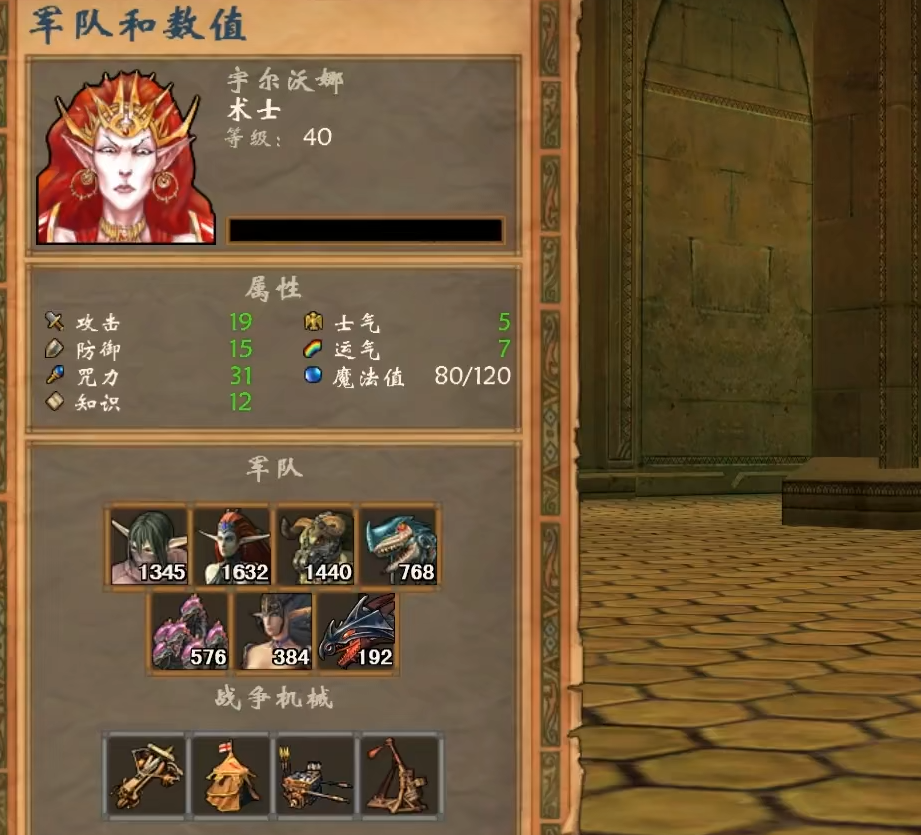
Task: Select the hydra stack of 576
Action: click(x=190, y=632)
